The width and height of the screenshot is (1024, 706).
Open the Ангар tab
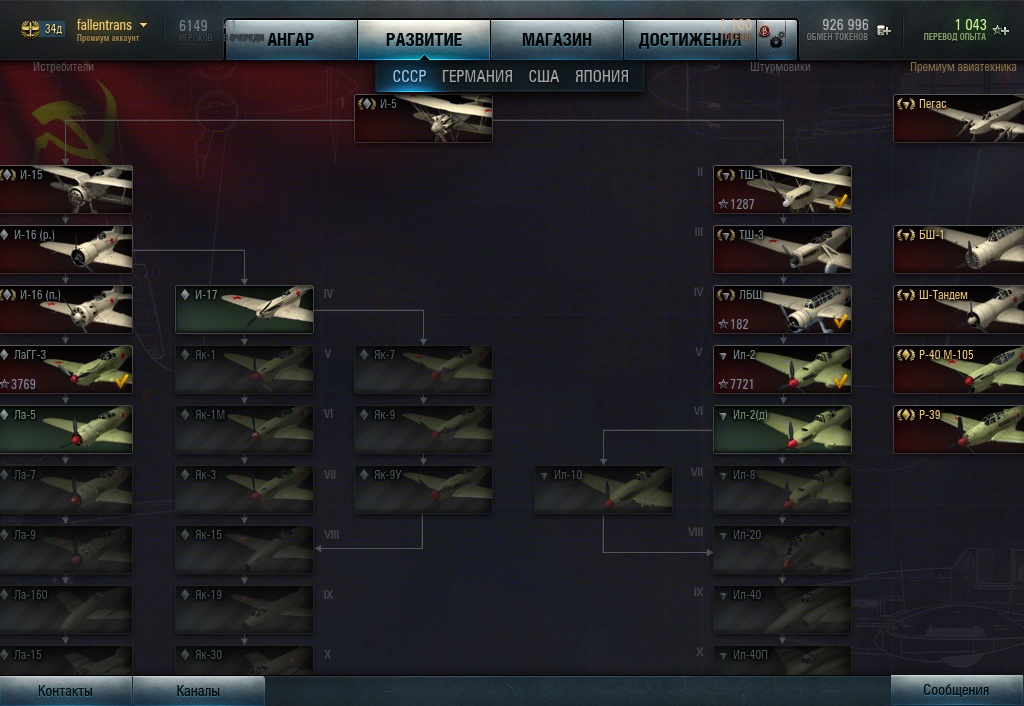(x=290, y=40)
